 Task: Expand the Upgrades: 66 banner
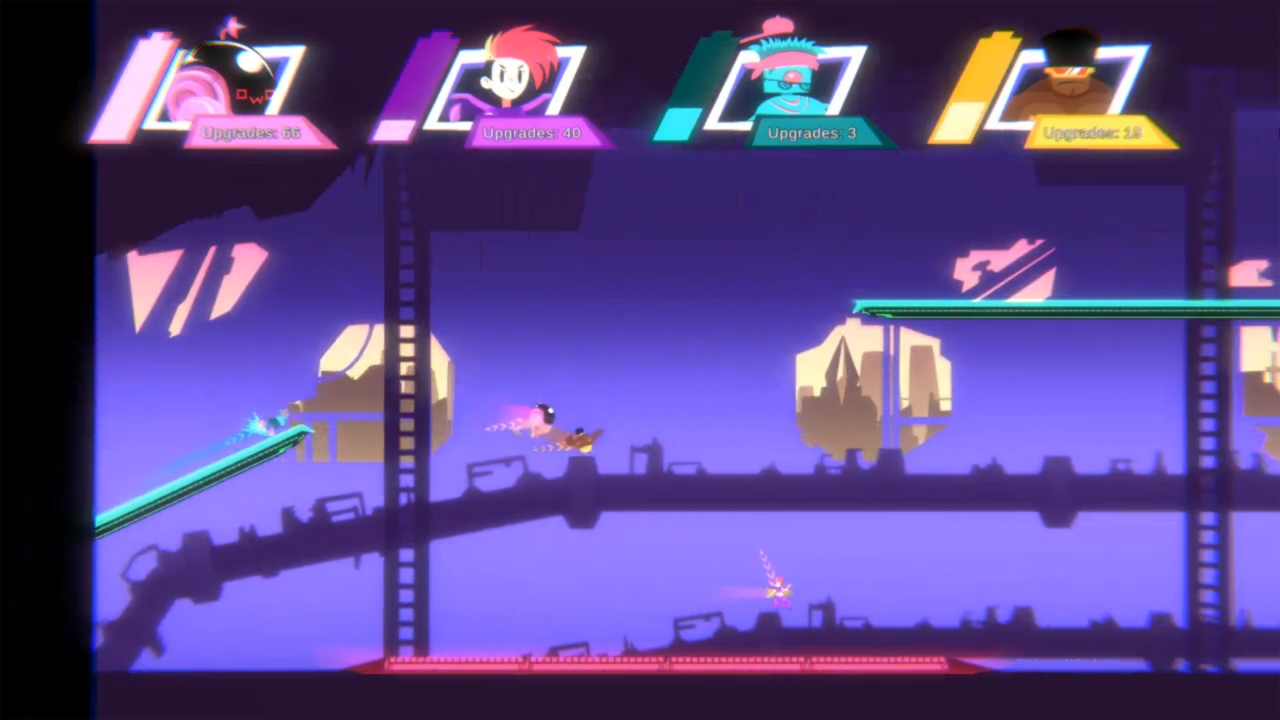coord(248,133)
